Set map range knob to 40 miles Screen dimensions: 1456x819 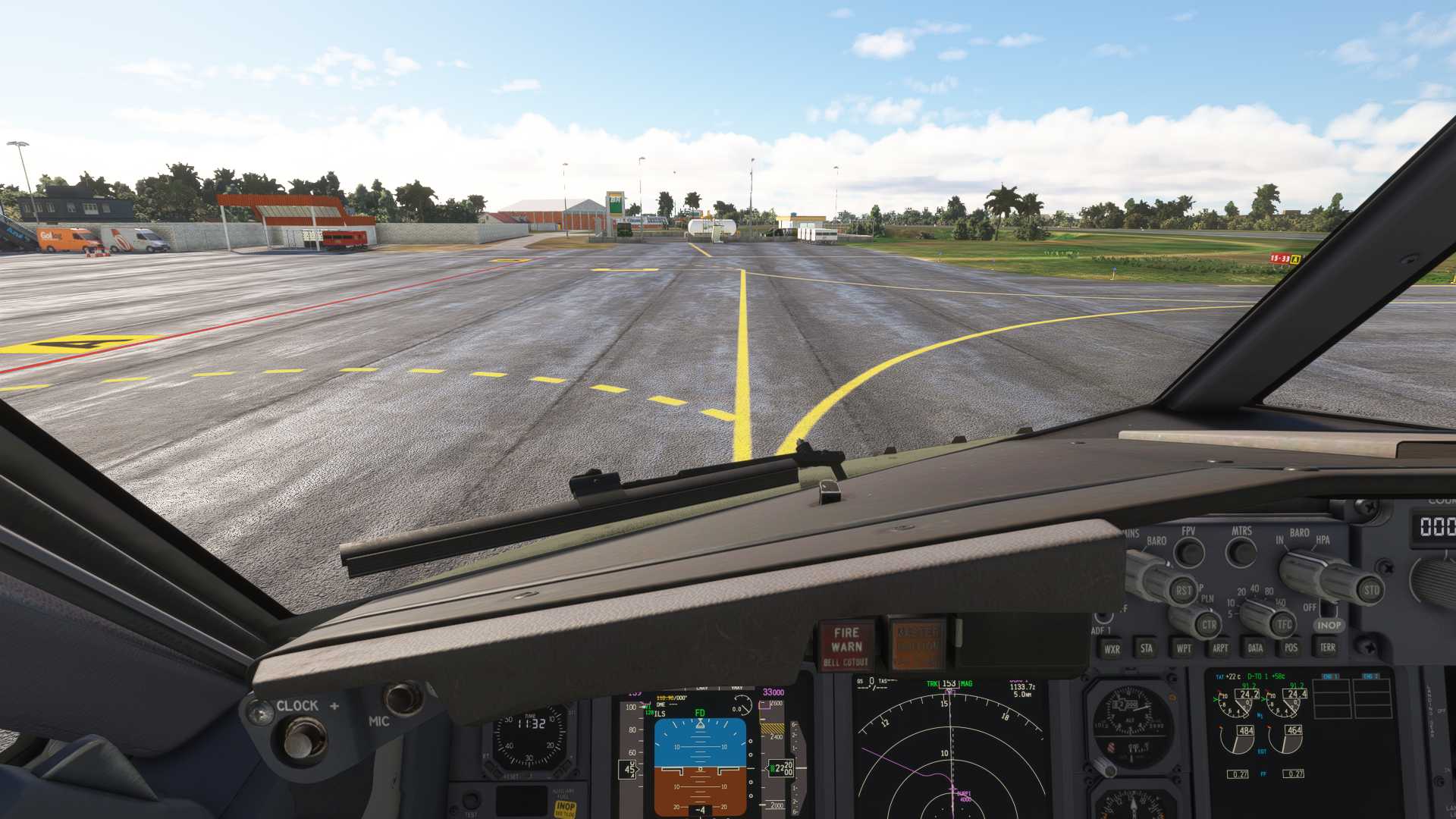click(x=1254, y=590)
